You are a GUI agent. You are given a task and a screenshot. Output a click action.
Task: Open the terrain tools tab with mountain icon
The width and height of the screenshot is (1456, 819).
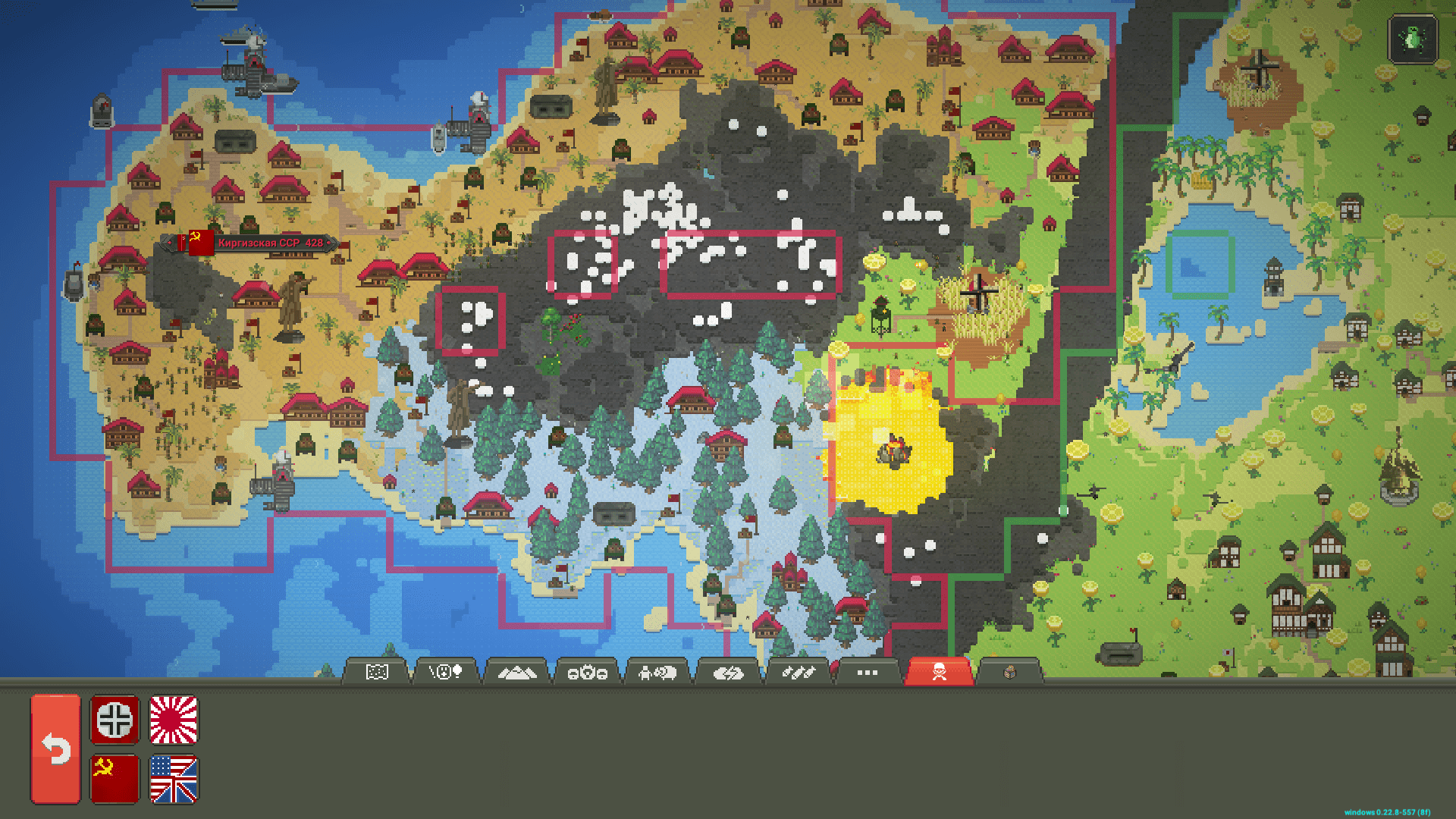[516, 670]
